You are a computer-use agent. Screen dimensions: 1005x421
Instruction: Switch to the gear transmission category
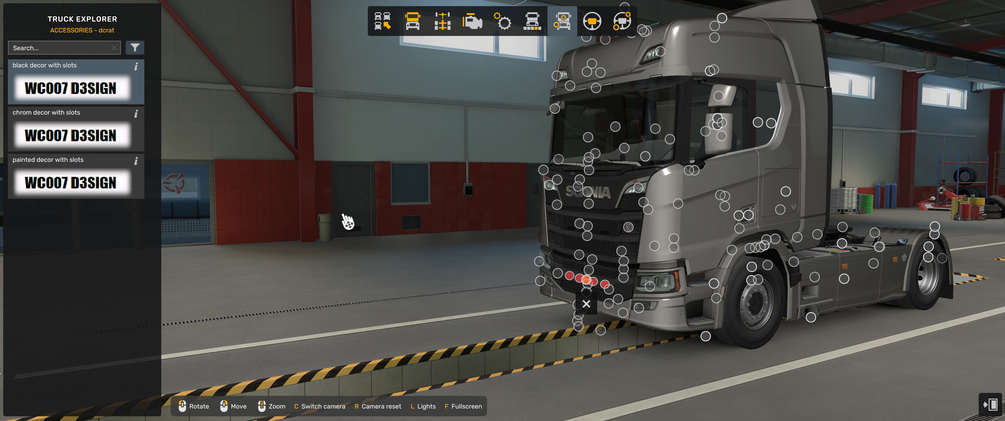tap(502, 21)
